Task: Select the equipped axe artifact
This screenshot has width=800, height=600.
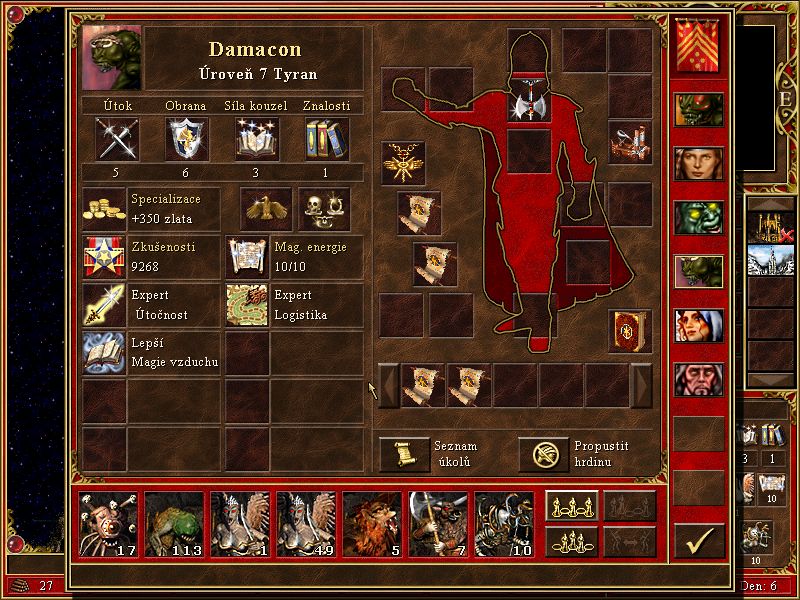Action: click(x=528, y=106)
